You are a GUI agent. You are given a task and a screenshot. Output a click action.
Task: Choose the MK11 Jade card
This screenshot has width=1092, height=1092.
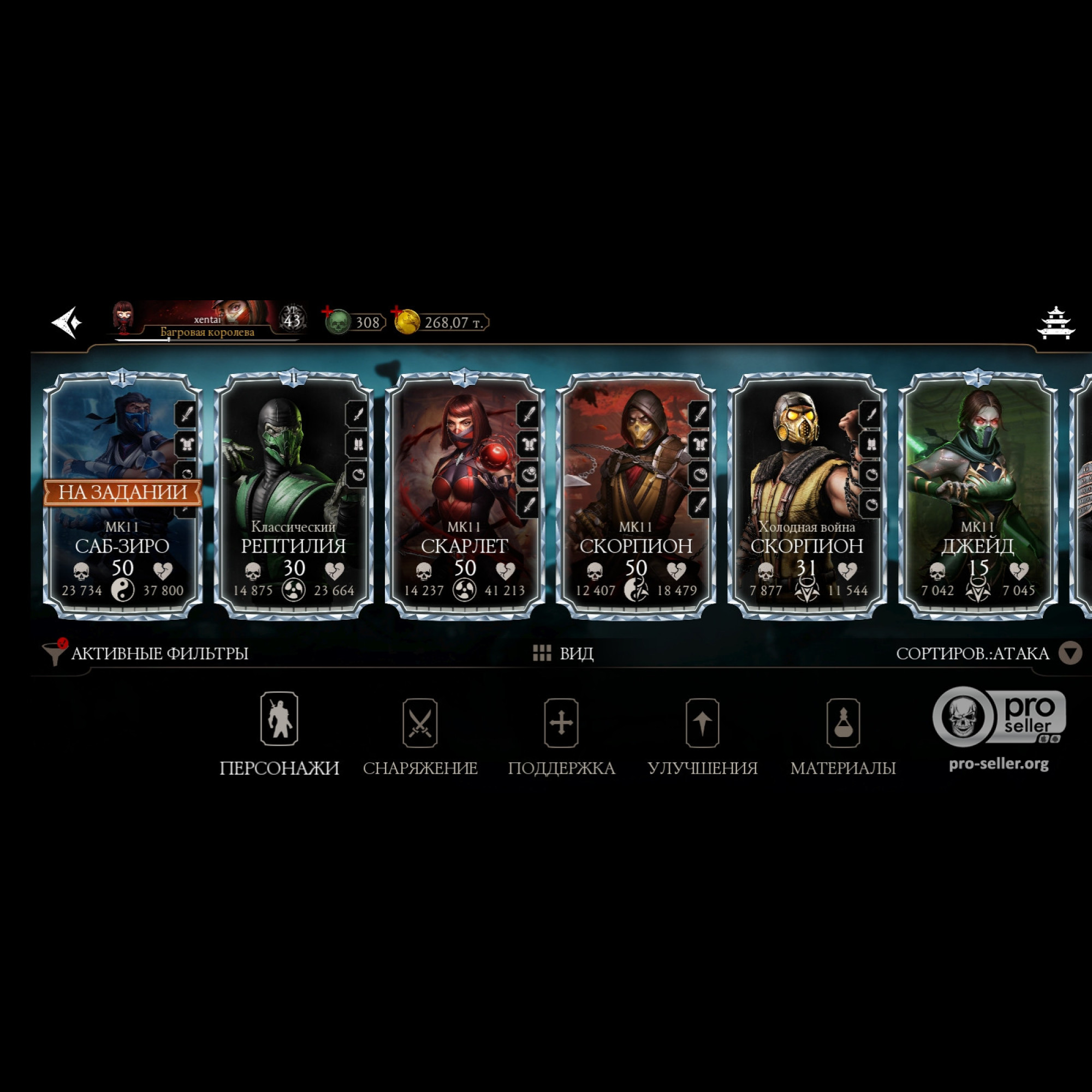click(978, 495)
